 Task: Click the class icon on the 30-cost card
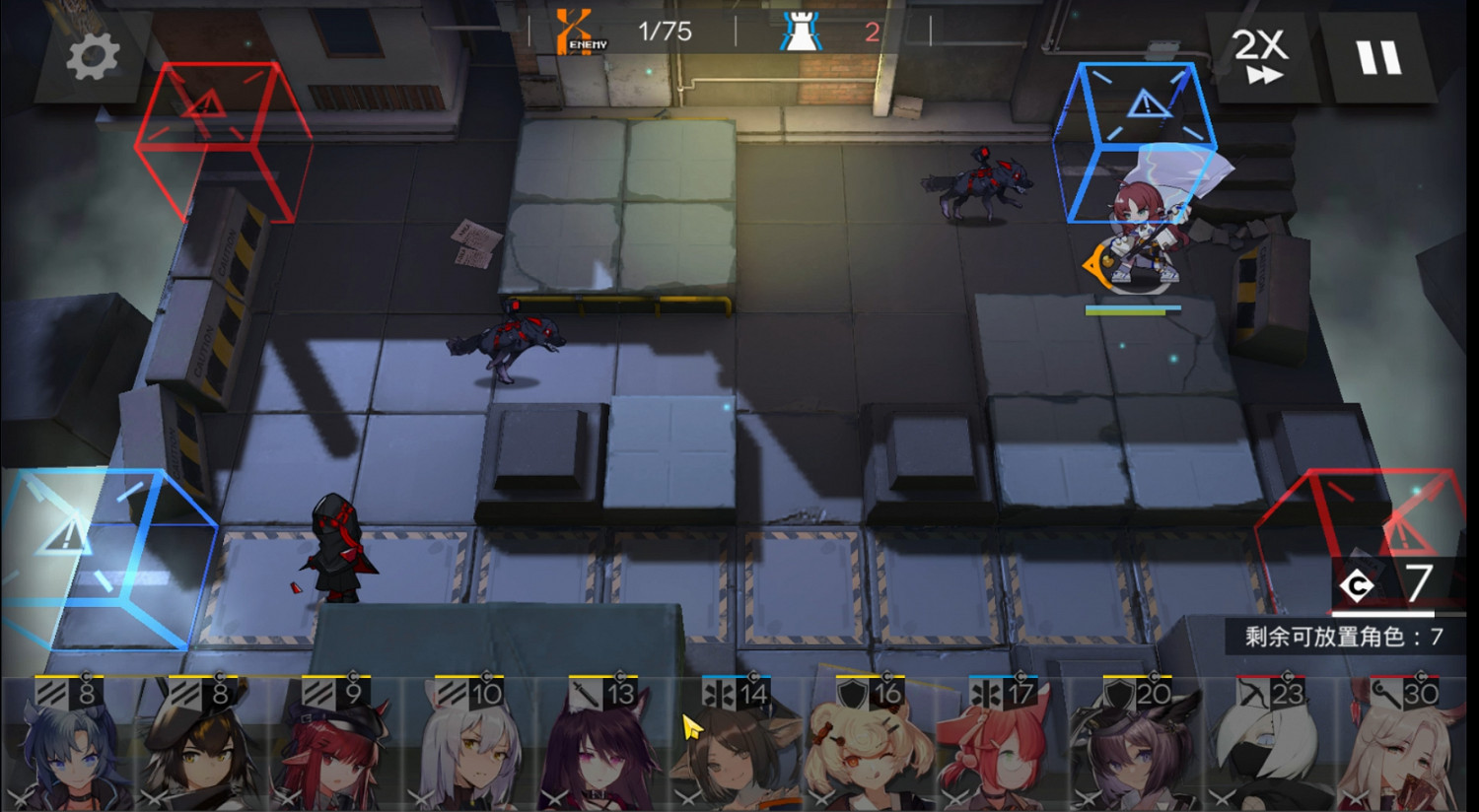1384,693
